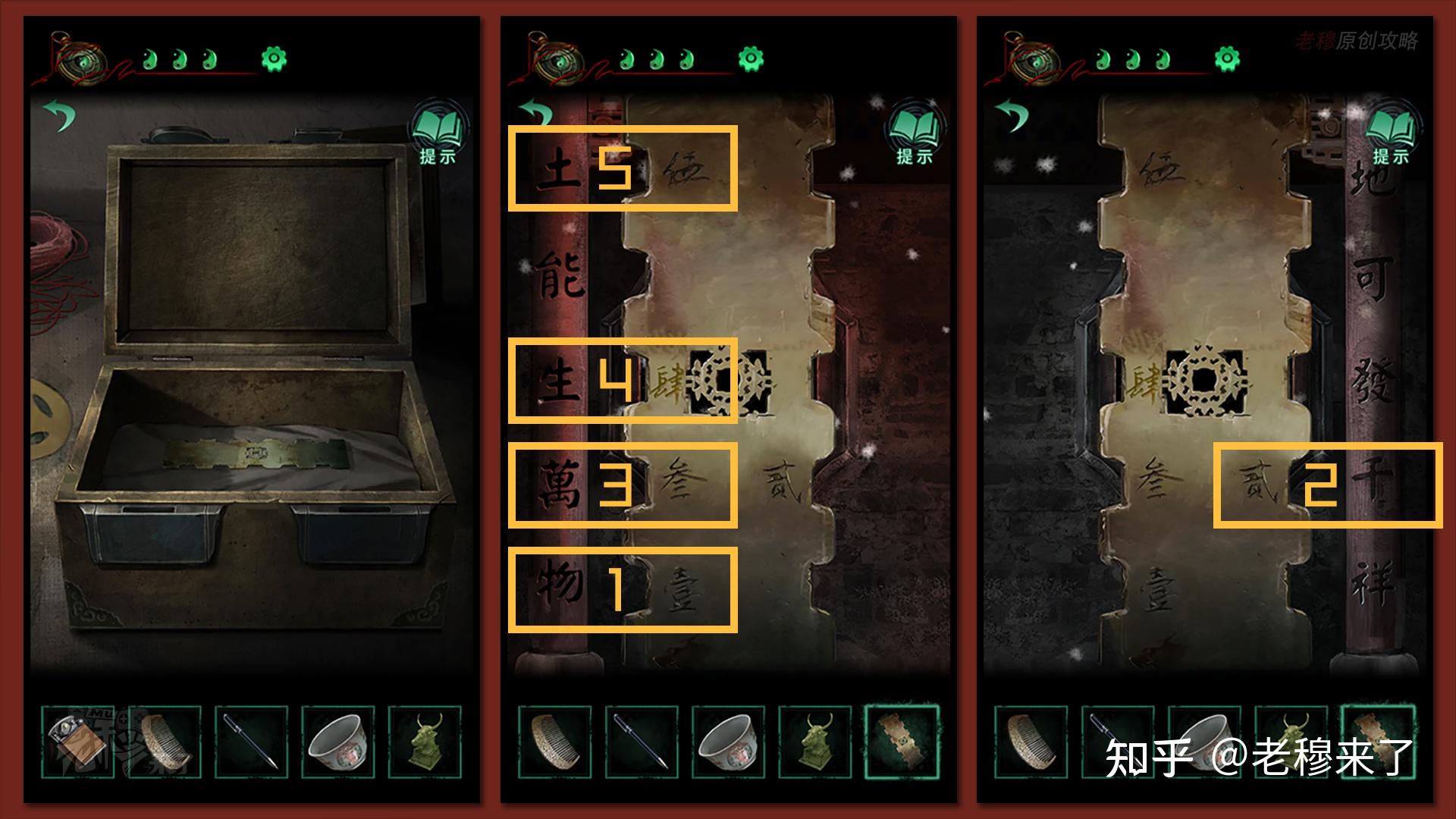The image size is (1456, 819).
Task: Select the jade tablet slot in the right panel
Action: click(x=1378, y=739)
